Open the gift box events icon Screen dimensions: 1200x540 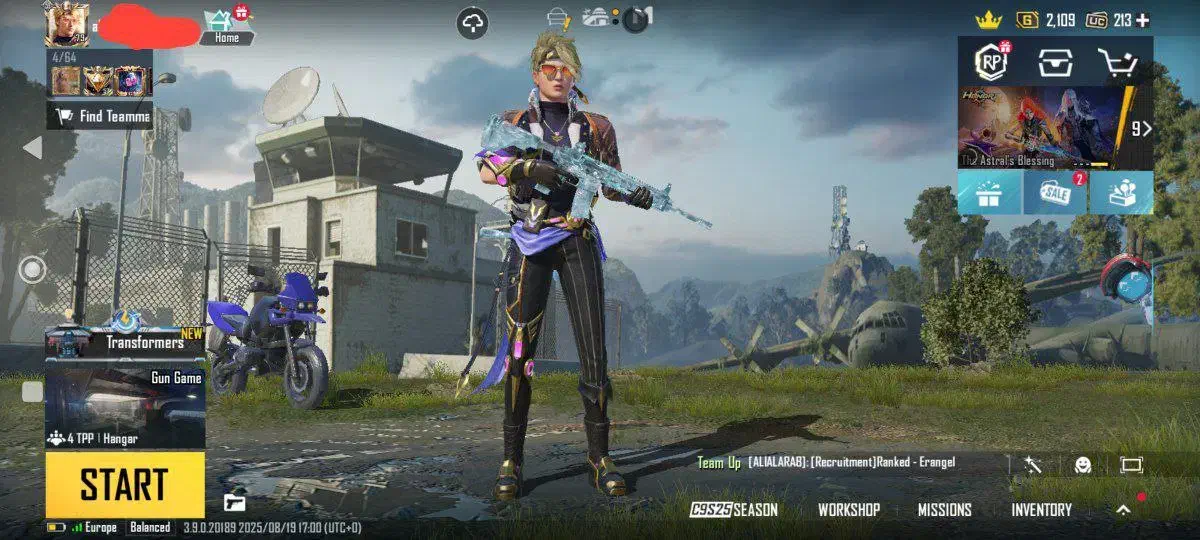pos(989,192)
